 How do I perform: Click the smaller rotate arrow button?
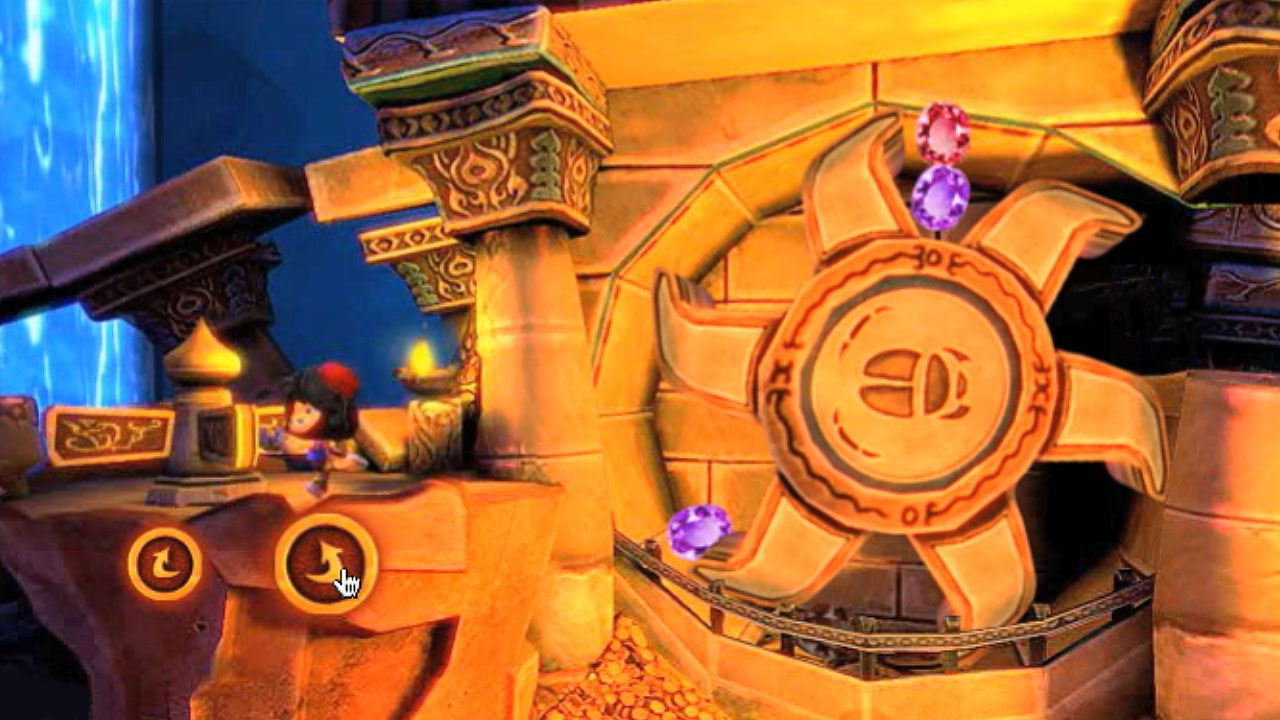(x=165, y=564)
